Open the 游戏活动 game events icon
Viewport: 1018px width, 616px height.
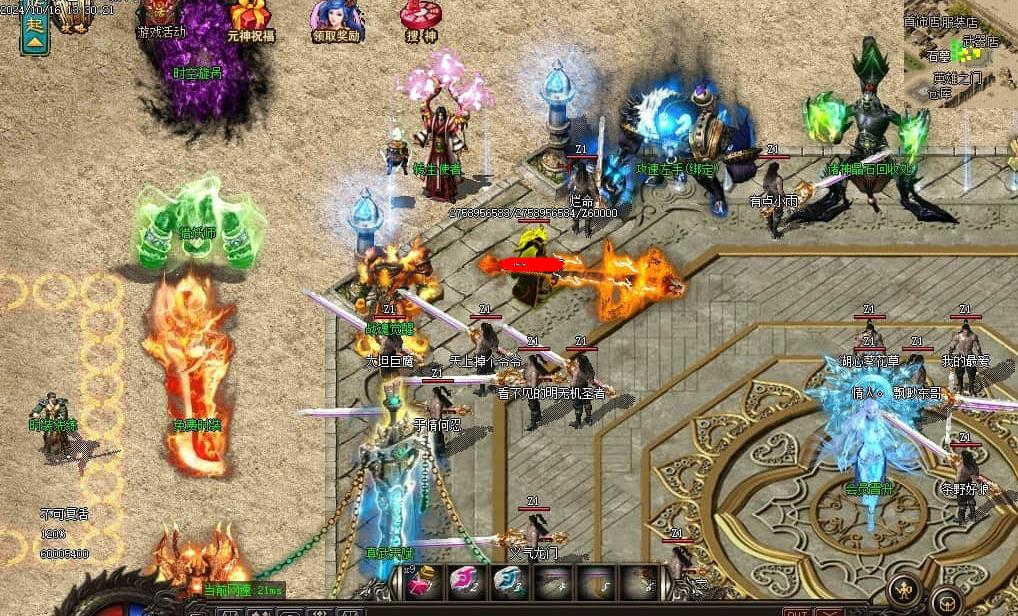click(x=161, y=17)
